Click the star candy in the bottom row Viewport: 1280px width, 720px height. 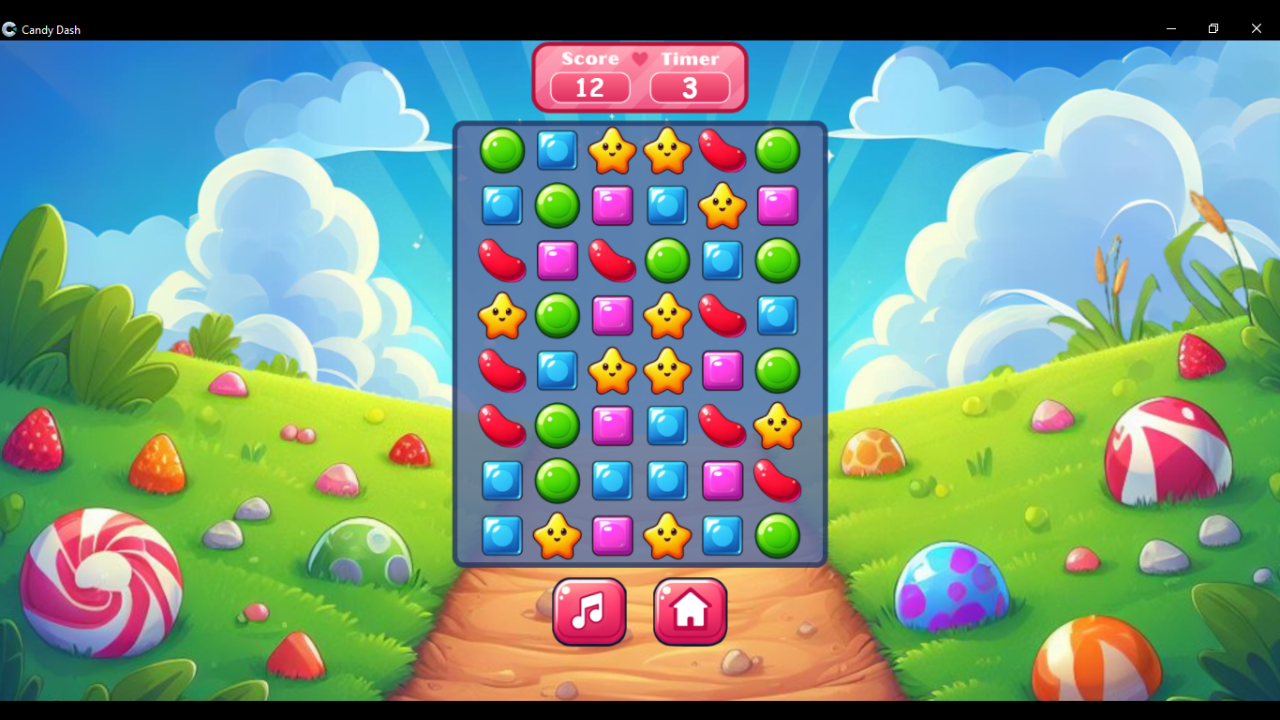(557, 536)
